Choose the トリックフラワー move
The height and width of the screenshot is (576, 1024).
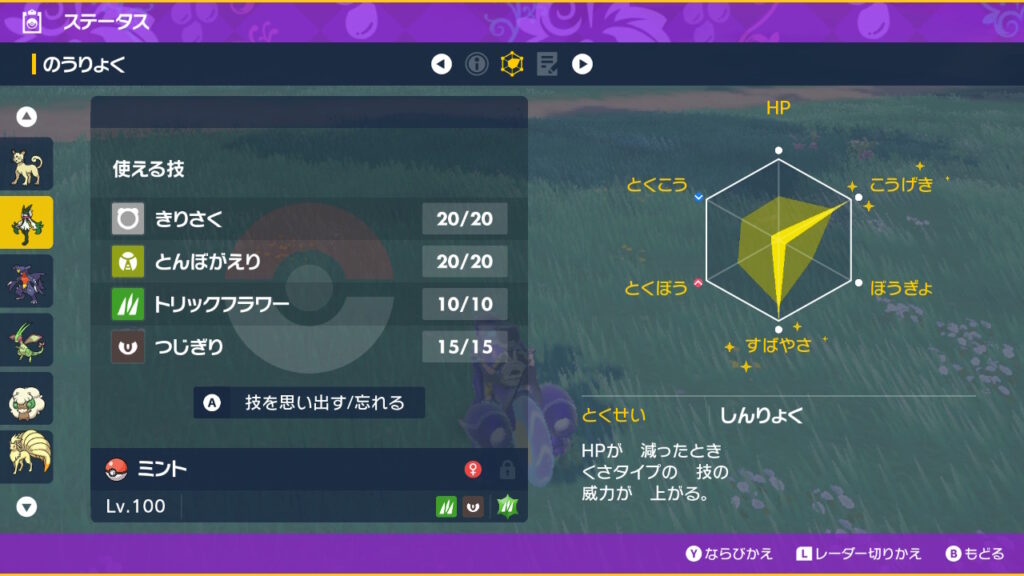(x=309, y=304)
